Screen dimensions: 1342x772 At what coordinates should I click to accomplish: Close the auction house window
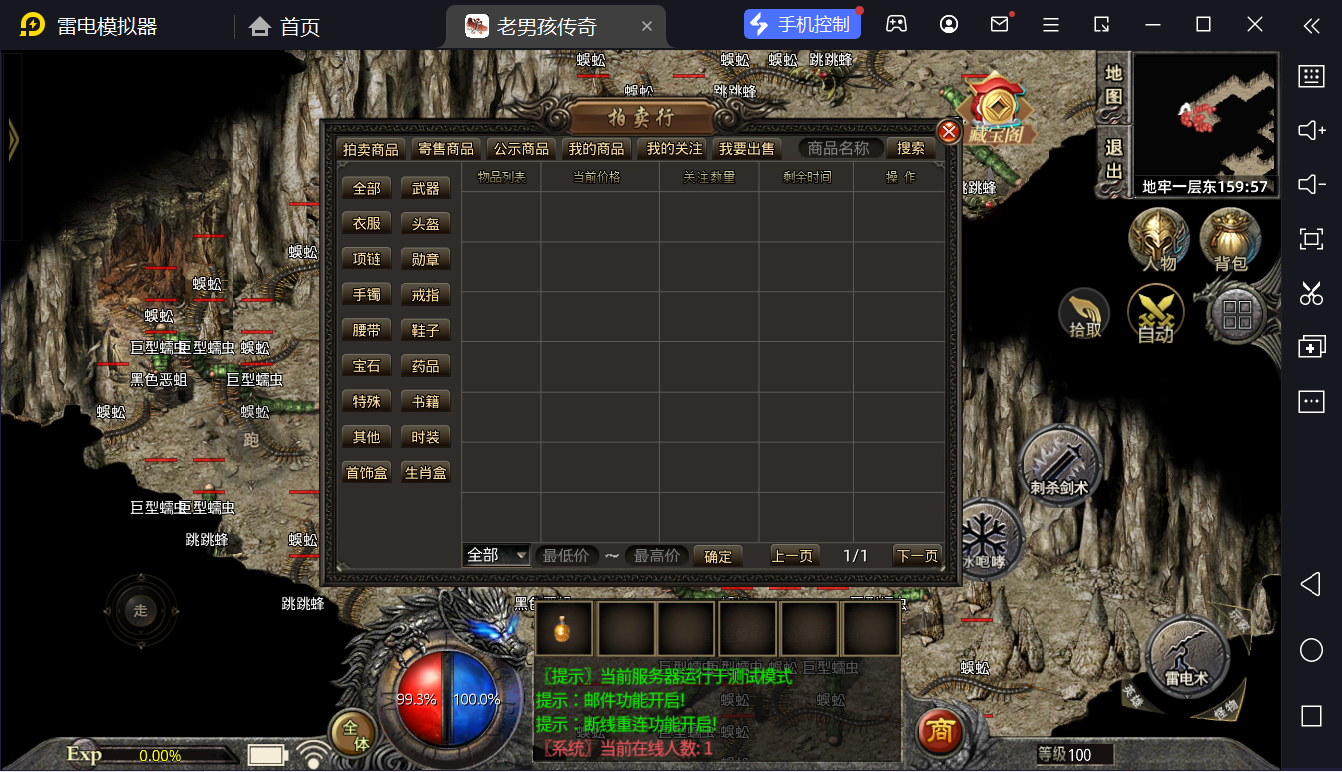pos(949,131)
